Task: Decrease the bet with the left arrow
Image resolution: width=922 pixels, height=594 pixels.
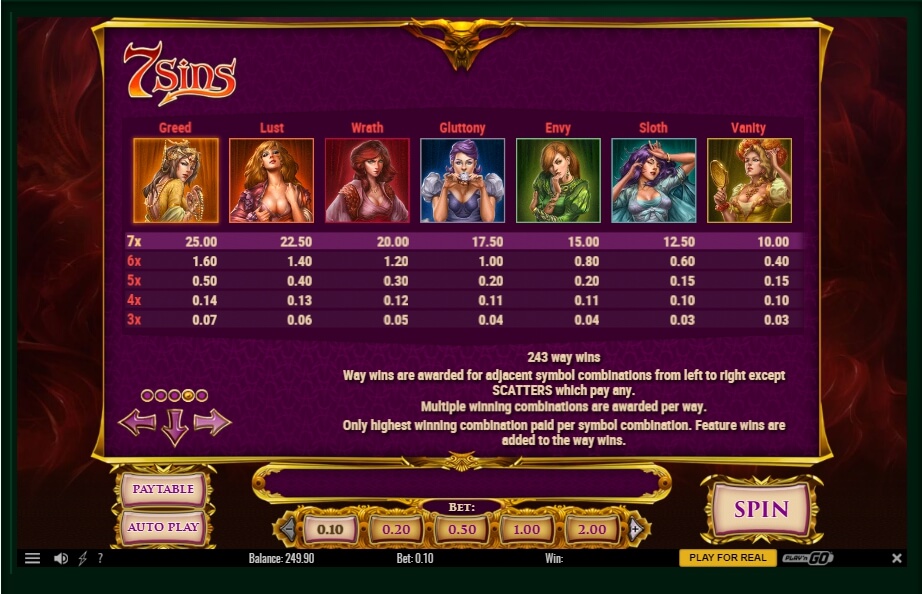Action: coord(288,529)
